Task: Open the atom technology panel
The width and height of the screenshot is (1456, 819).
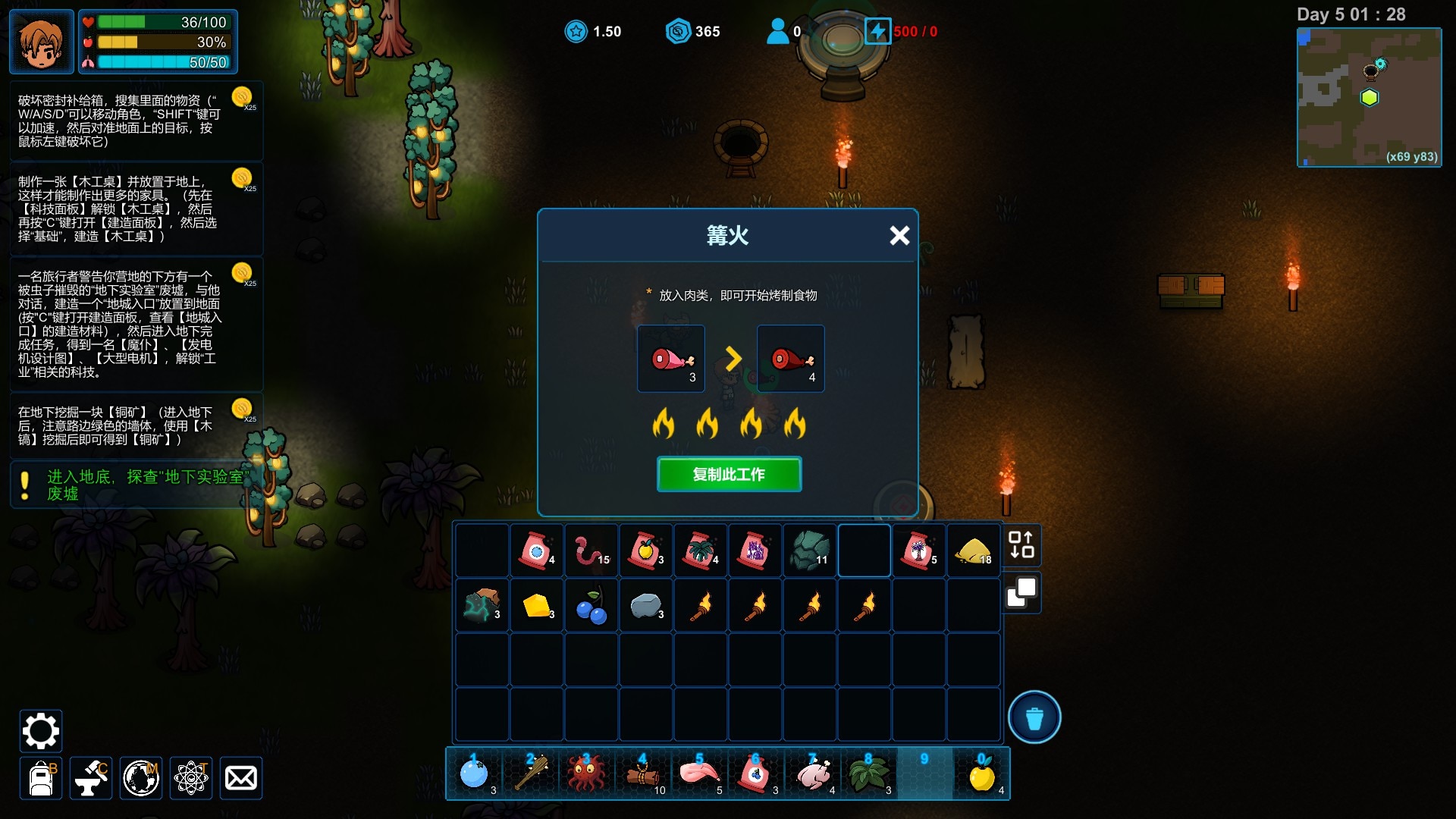Action: tap(191, 778)
